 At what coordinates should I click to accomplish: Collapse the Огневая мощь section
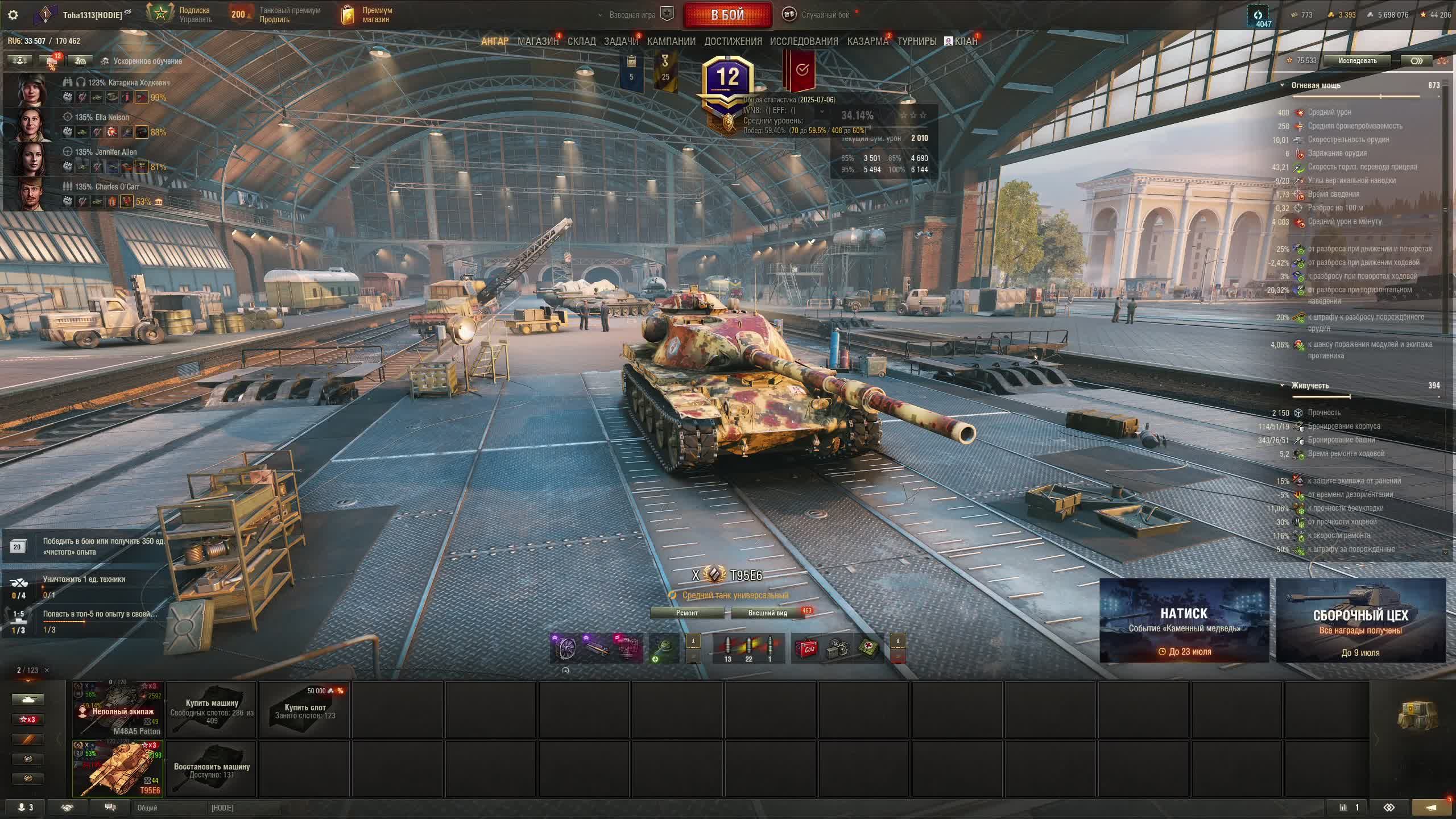tap(1283, 86)
